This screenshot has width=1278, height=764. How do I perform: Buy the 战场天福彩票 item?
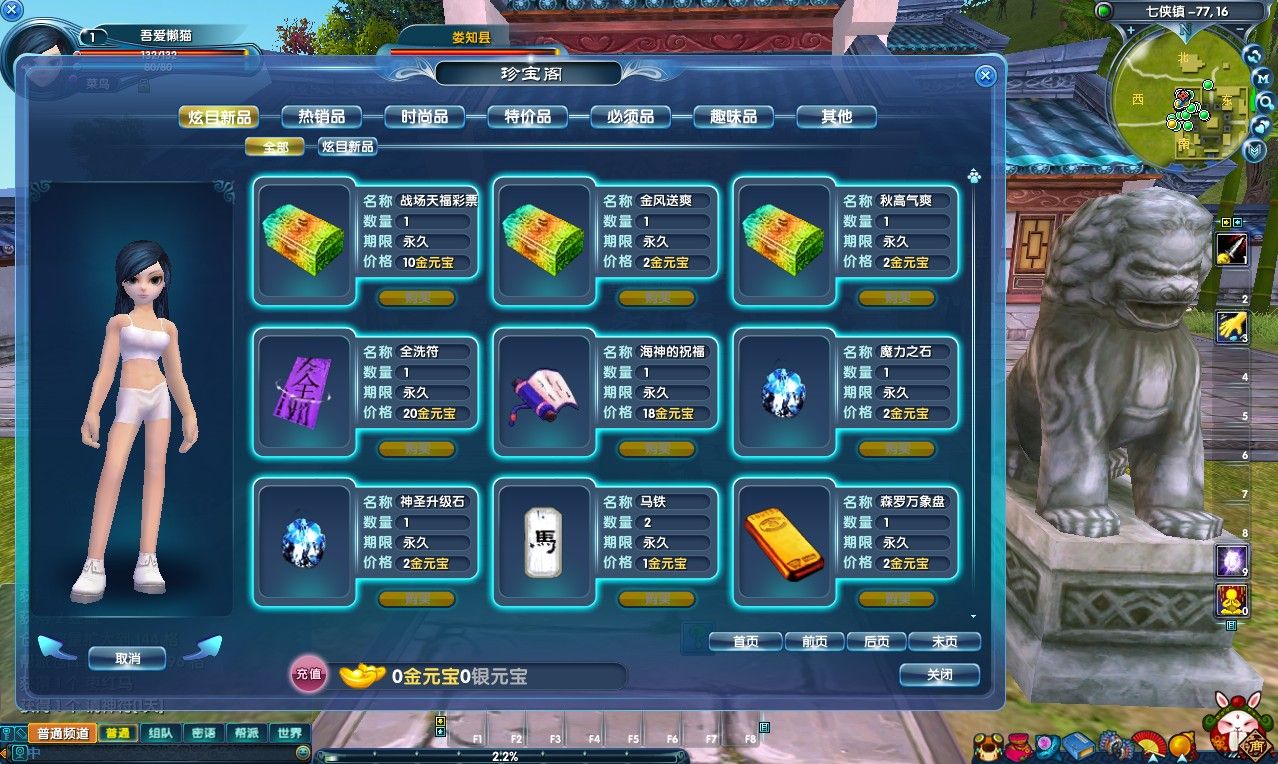point(416,298)
